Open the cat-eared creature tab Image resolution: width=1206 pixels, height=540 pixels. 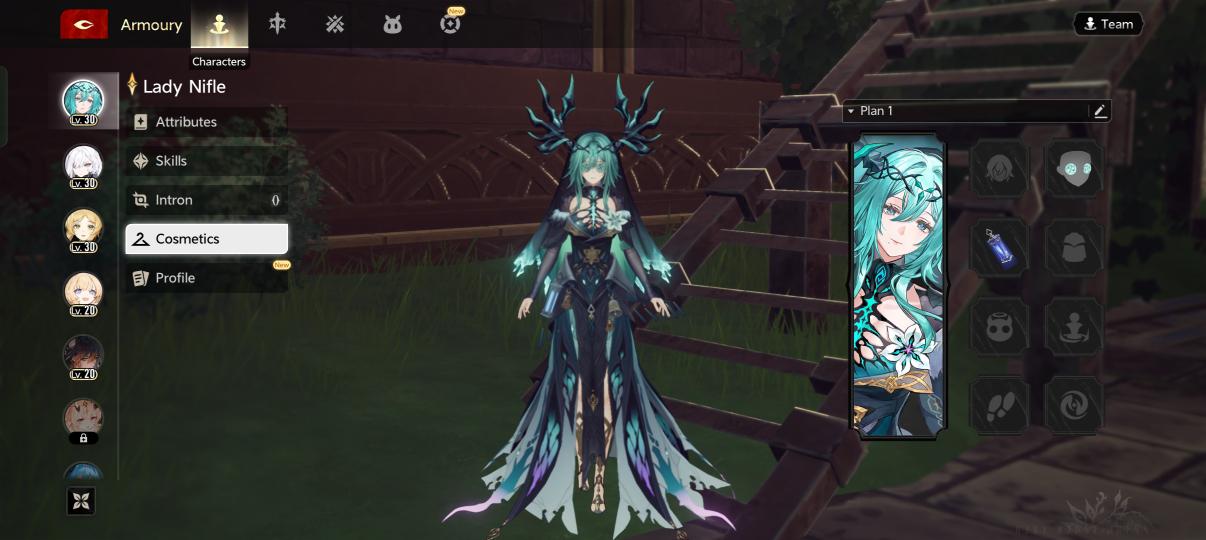pos(392,25)
